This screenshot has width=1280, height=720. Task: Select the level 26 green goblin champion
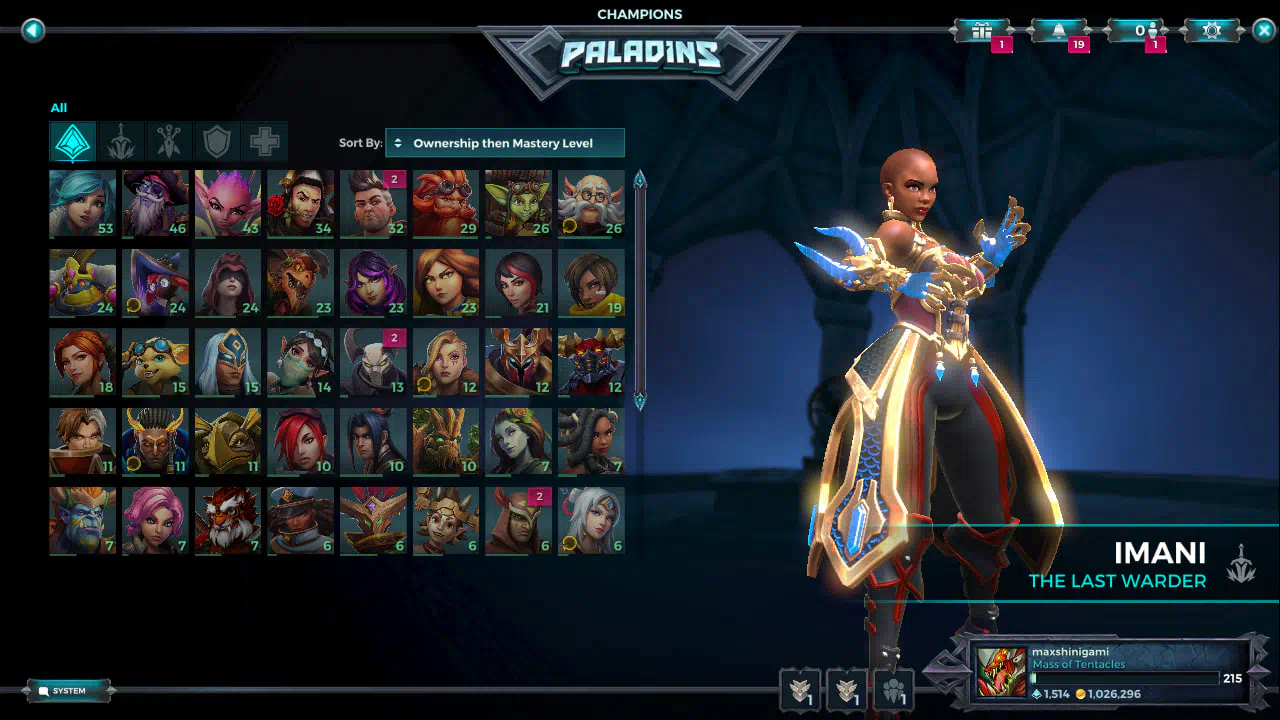(x=518, y=203)
